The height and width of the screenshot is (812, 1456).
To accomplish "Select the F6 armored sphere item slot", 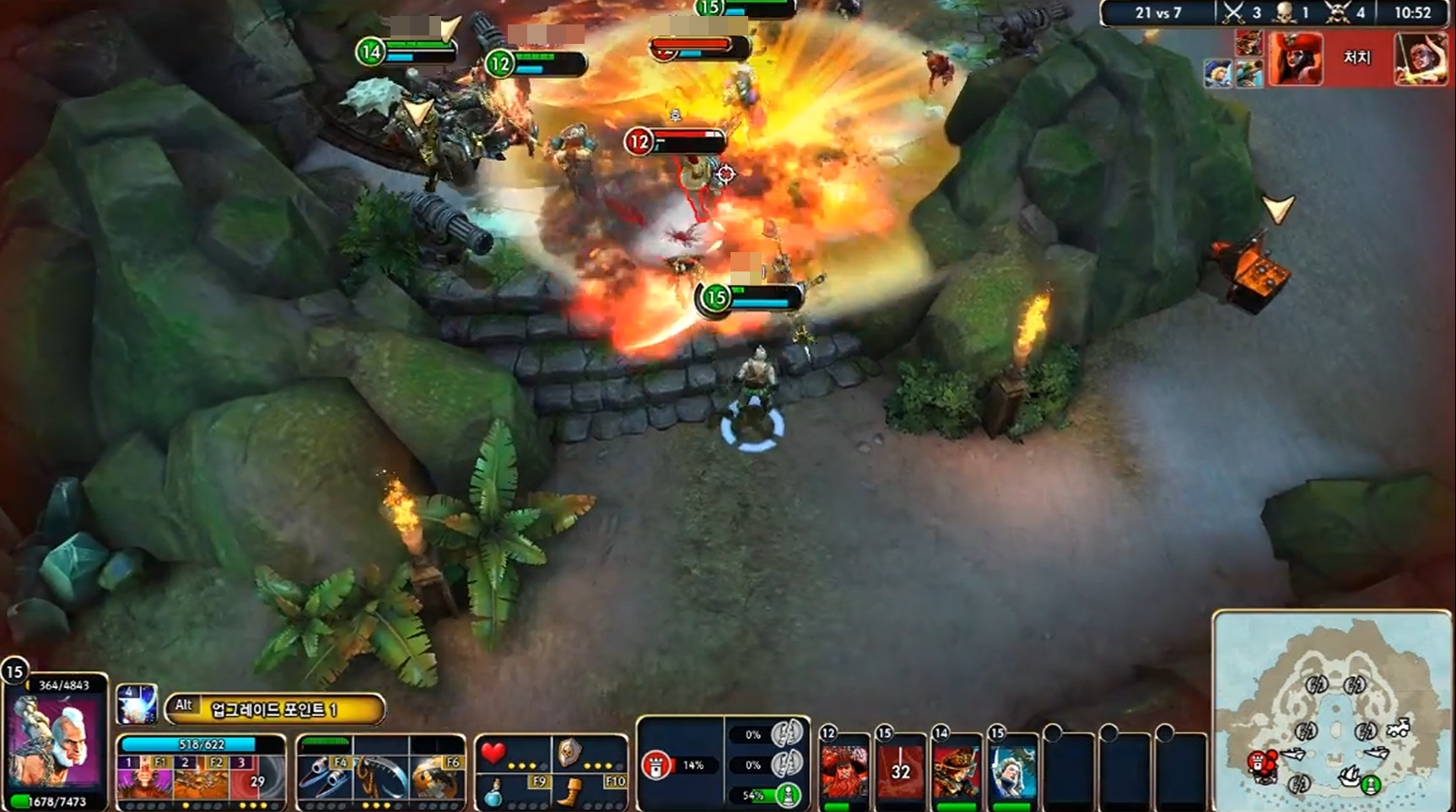I will (x=436, y=777).
